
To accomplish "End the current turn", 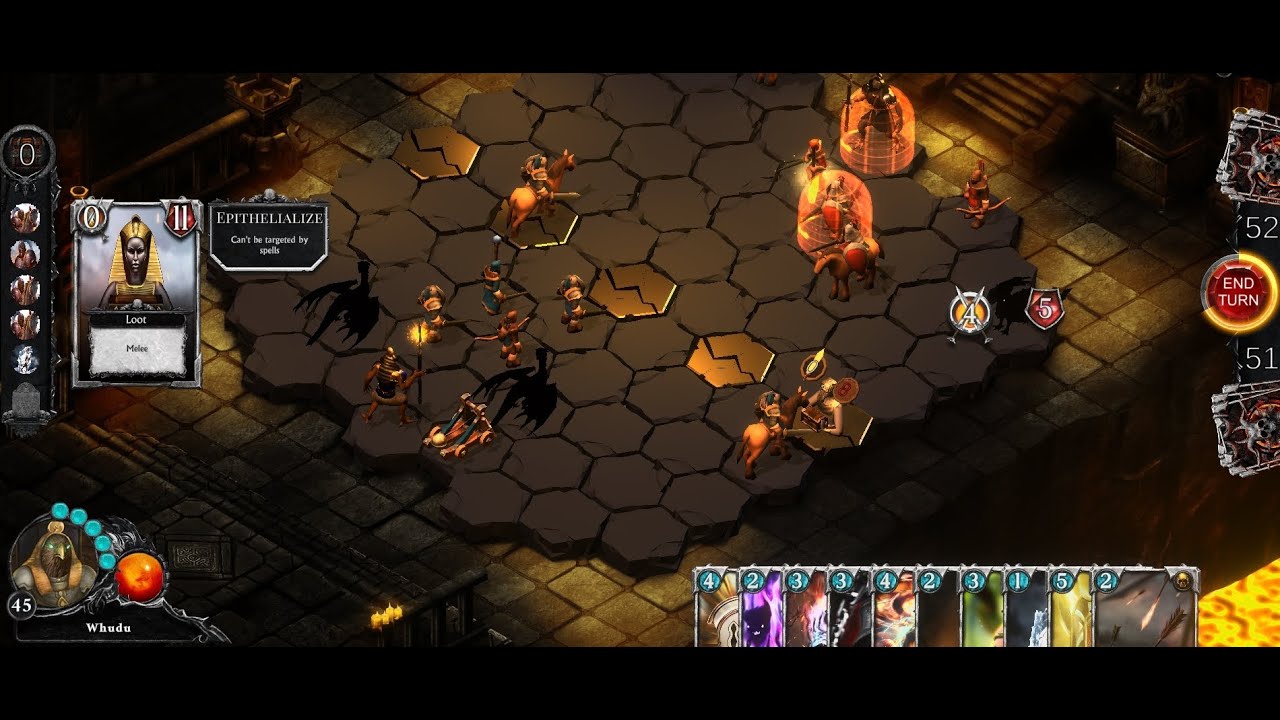I will tap(1238, 292).
